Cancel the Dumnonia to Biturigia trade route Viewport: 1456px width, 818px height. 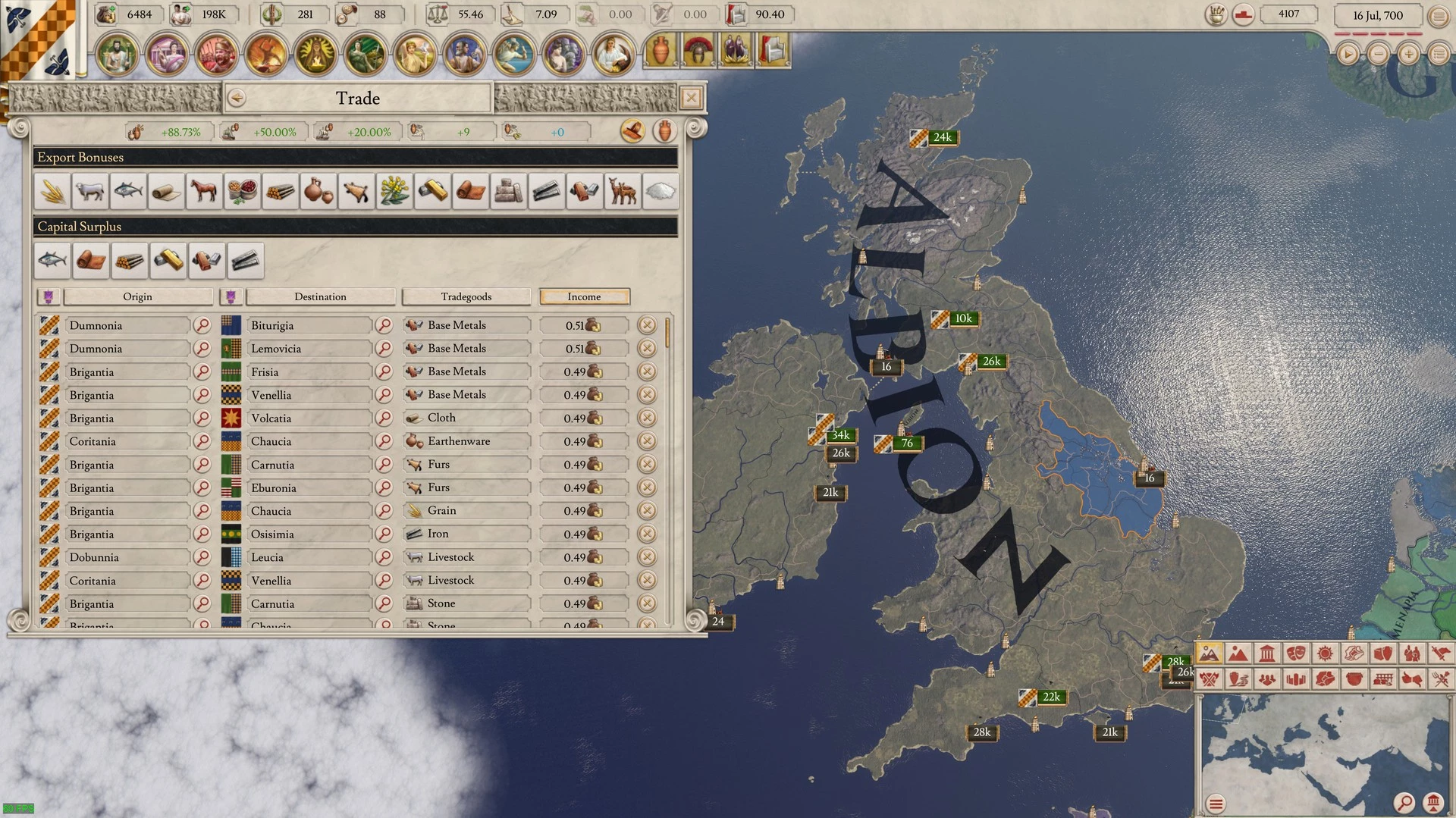pyautogui.click(x=646, y=325)
